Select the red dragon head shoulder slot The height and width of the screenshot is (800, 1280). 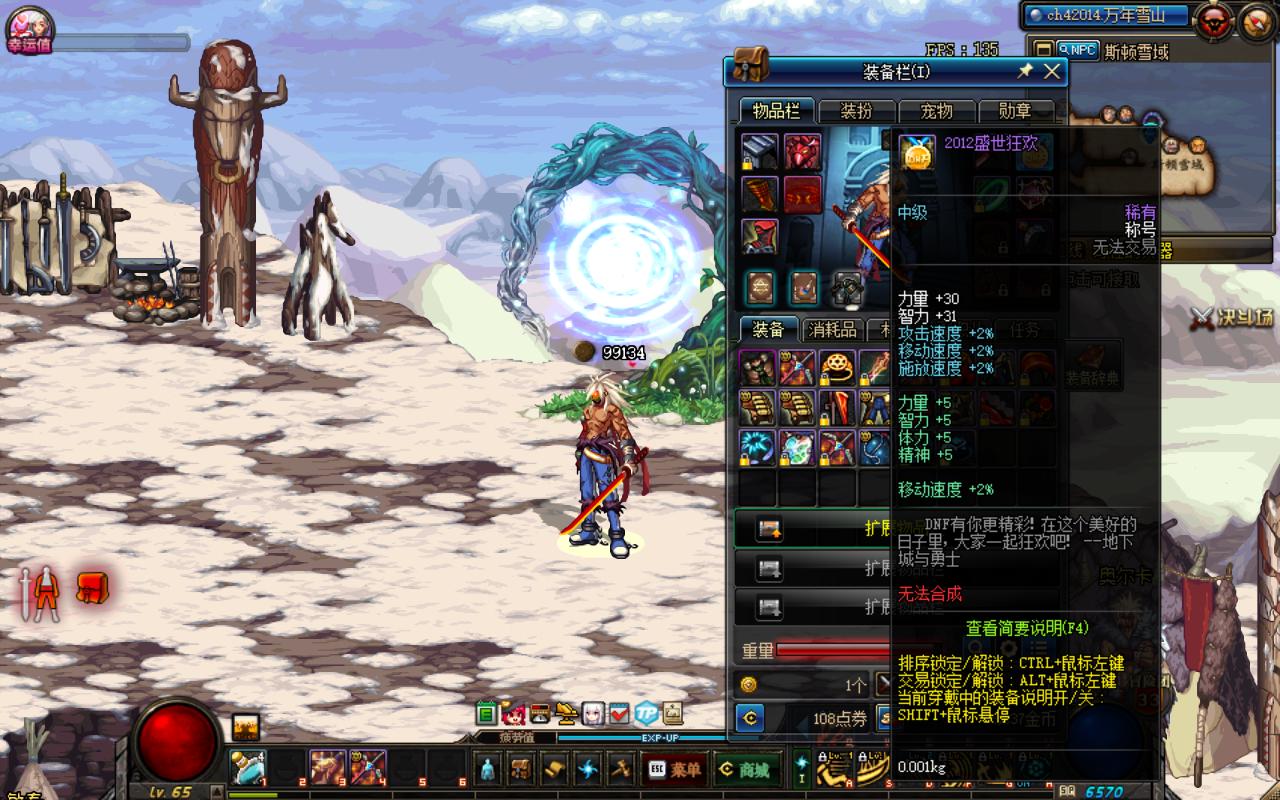tap(802, 152)
